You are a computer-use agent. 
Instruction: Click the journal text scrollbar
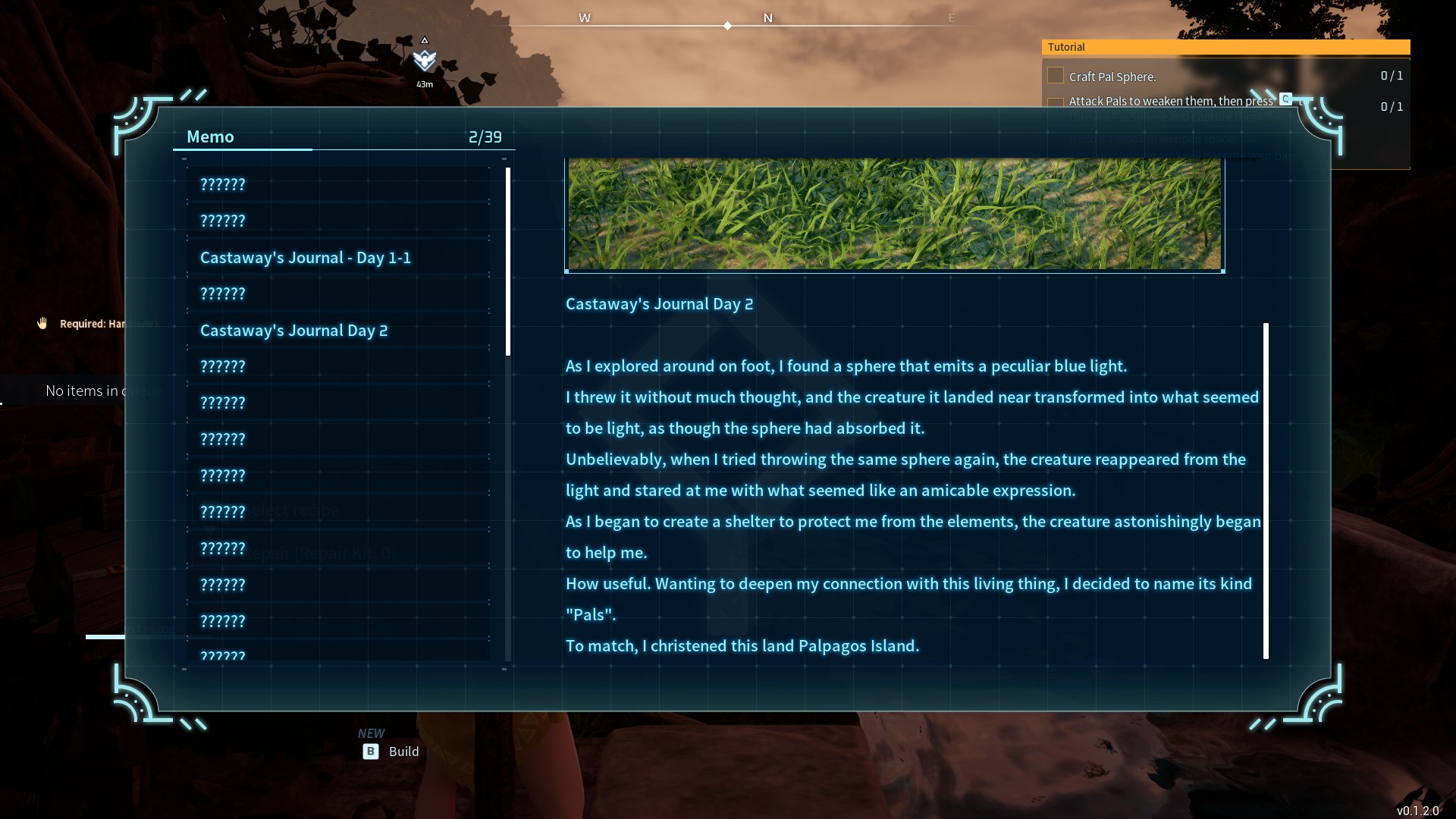[x=1266, y=491]
